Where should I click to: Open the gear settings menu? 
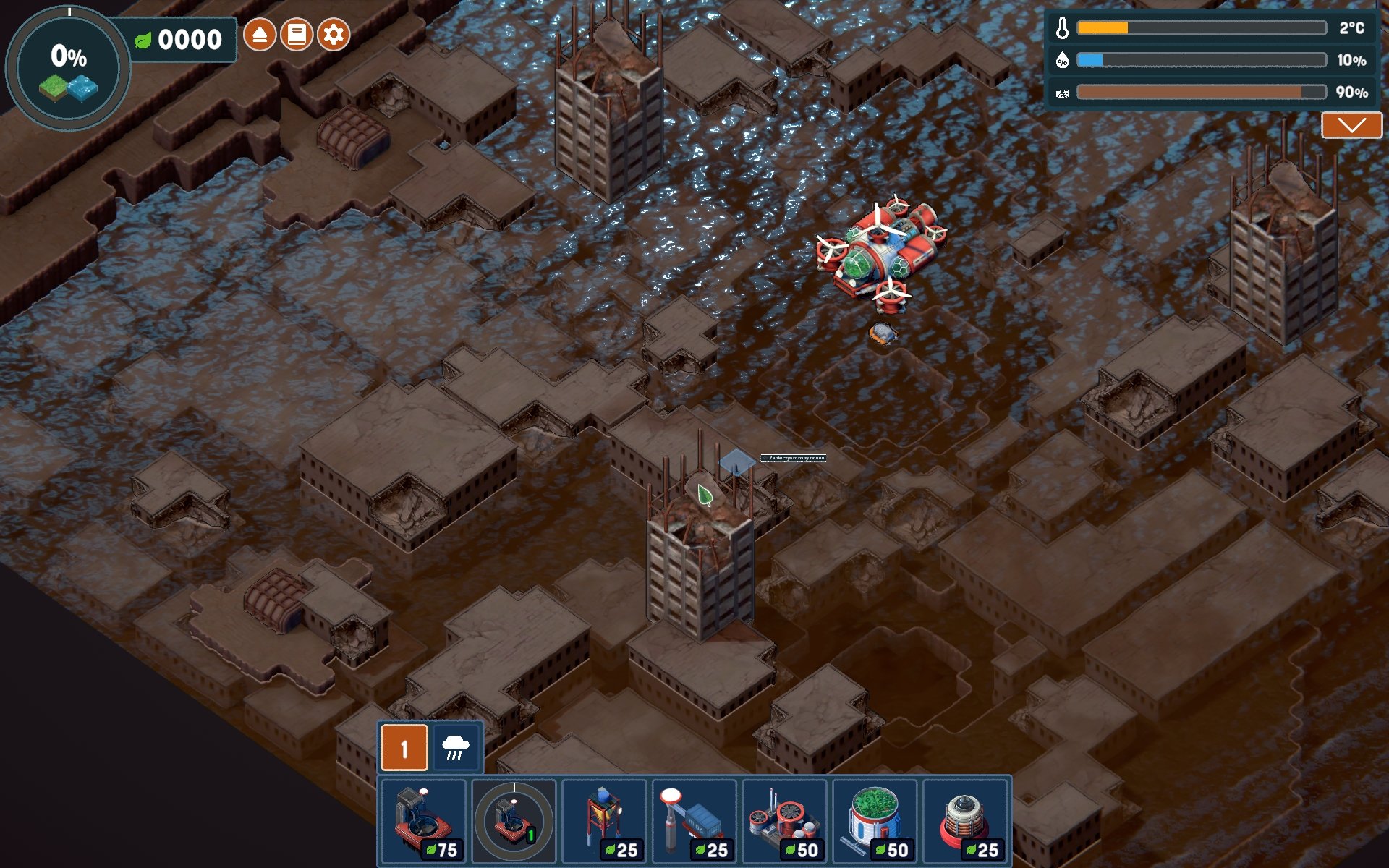334,35
